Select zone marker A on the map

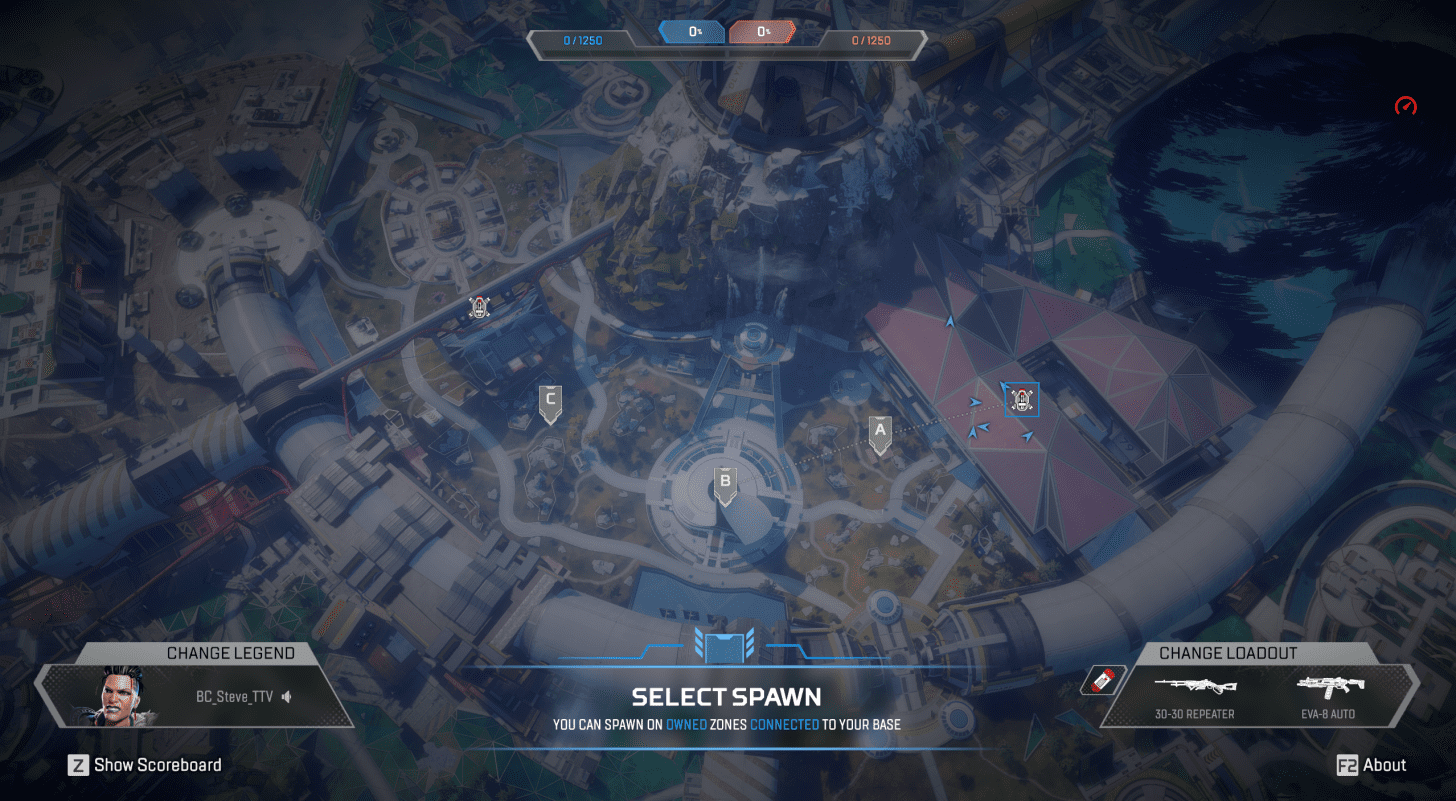879,431
